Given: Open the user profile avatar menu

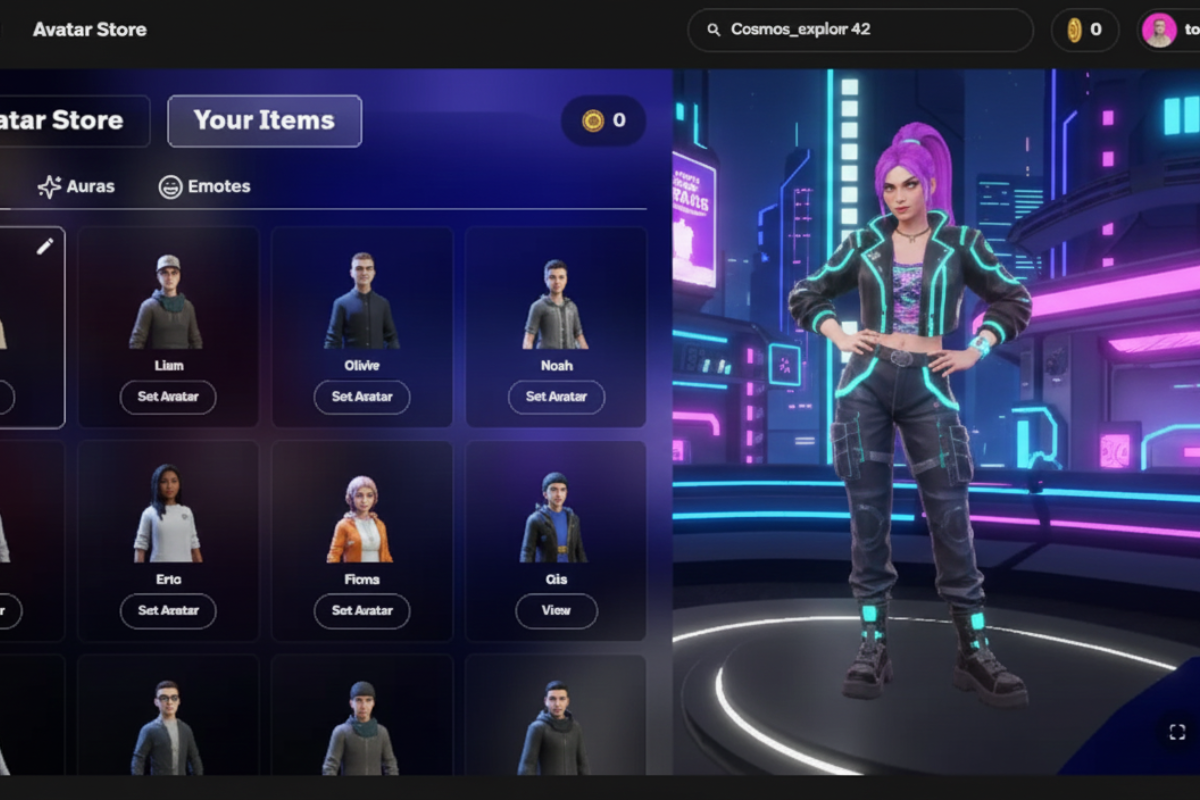Looking at the screenshot, I should click(1159, 30).
